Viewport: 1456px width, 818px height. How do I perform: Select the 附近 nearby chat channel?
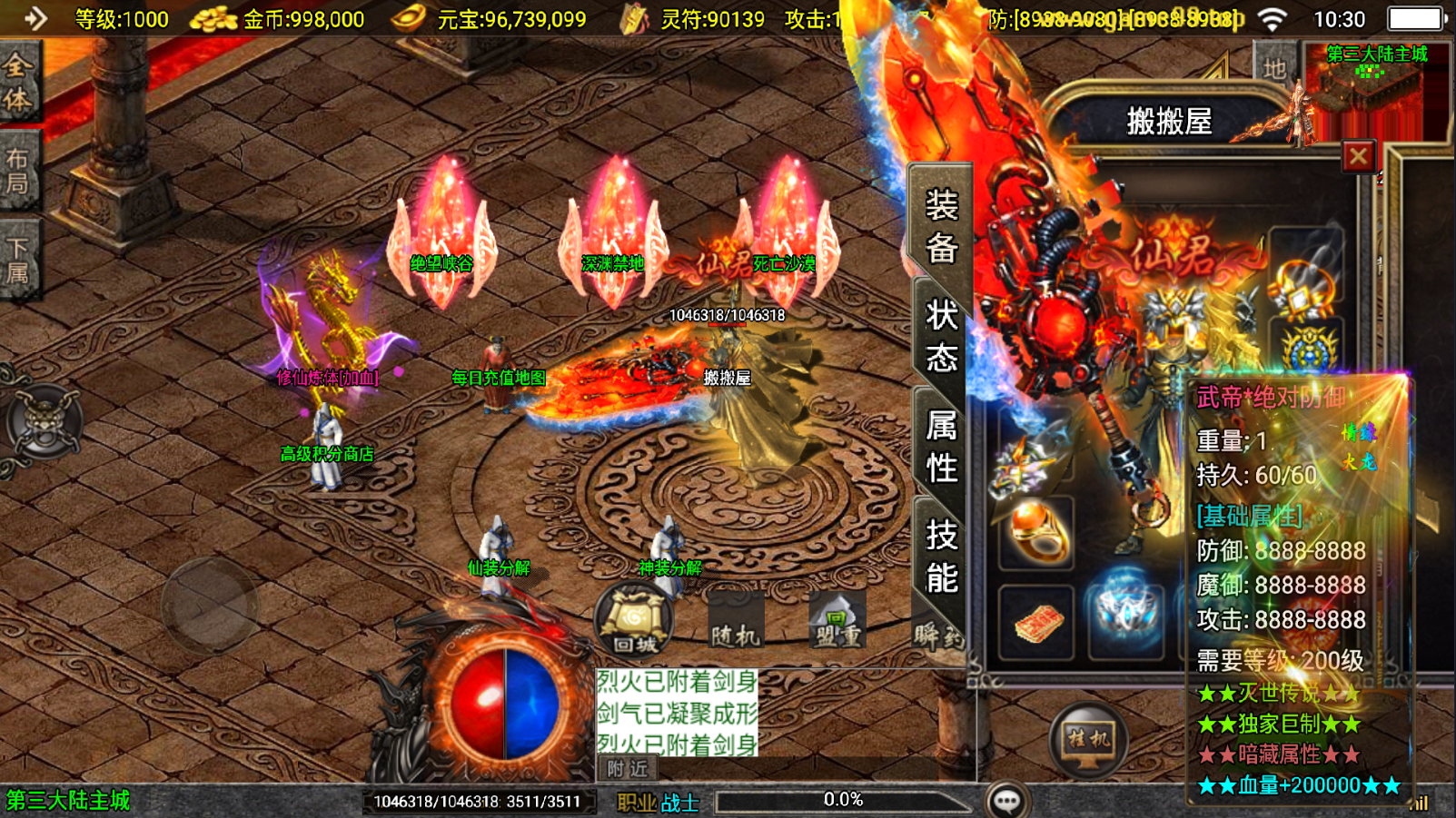coord(628,769)
